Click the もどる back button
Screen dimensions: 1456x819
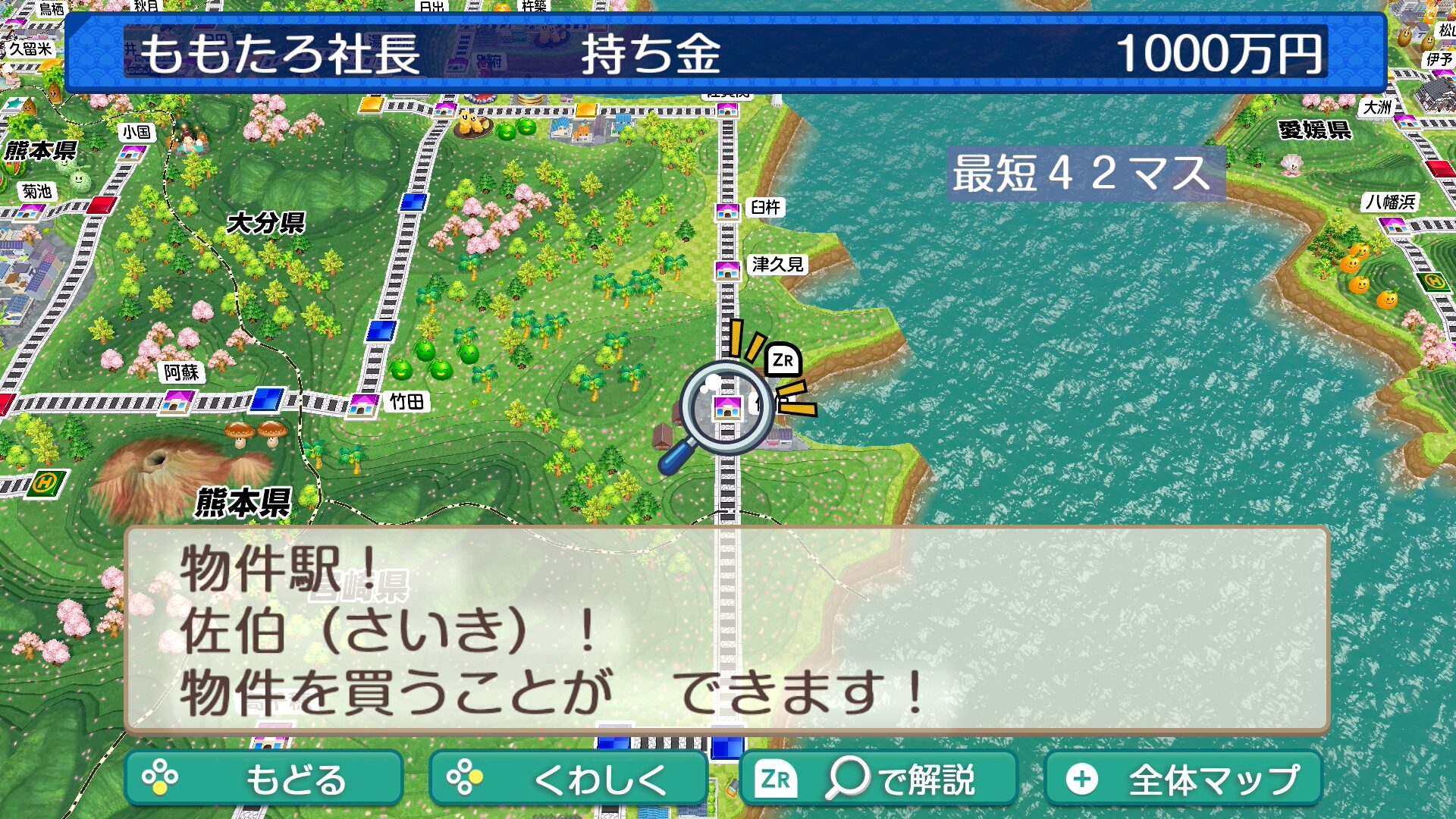tap(263, 778)
